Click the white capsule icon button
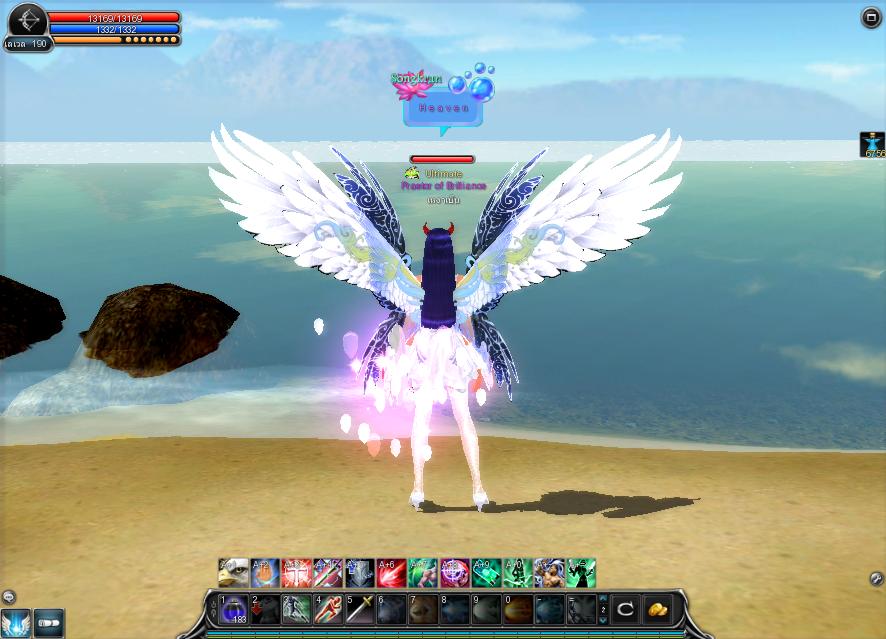 (49, 624)
